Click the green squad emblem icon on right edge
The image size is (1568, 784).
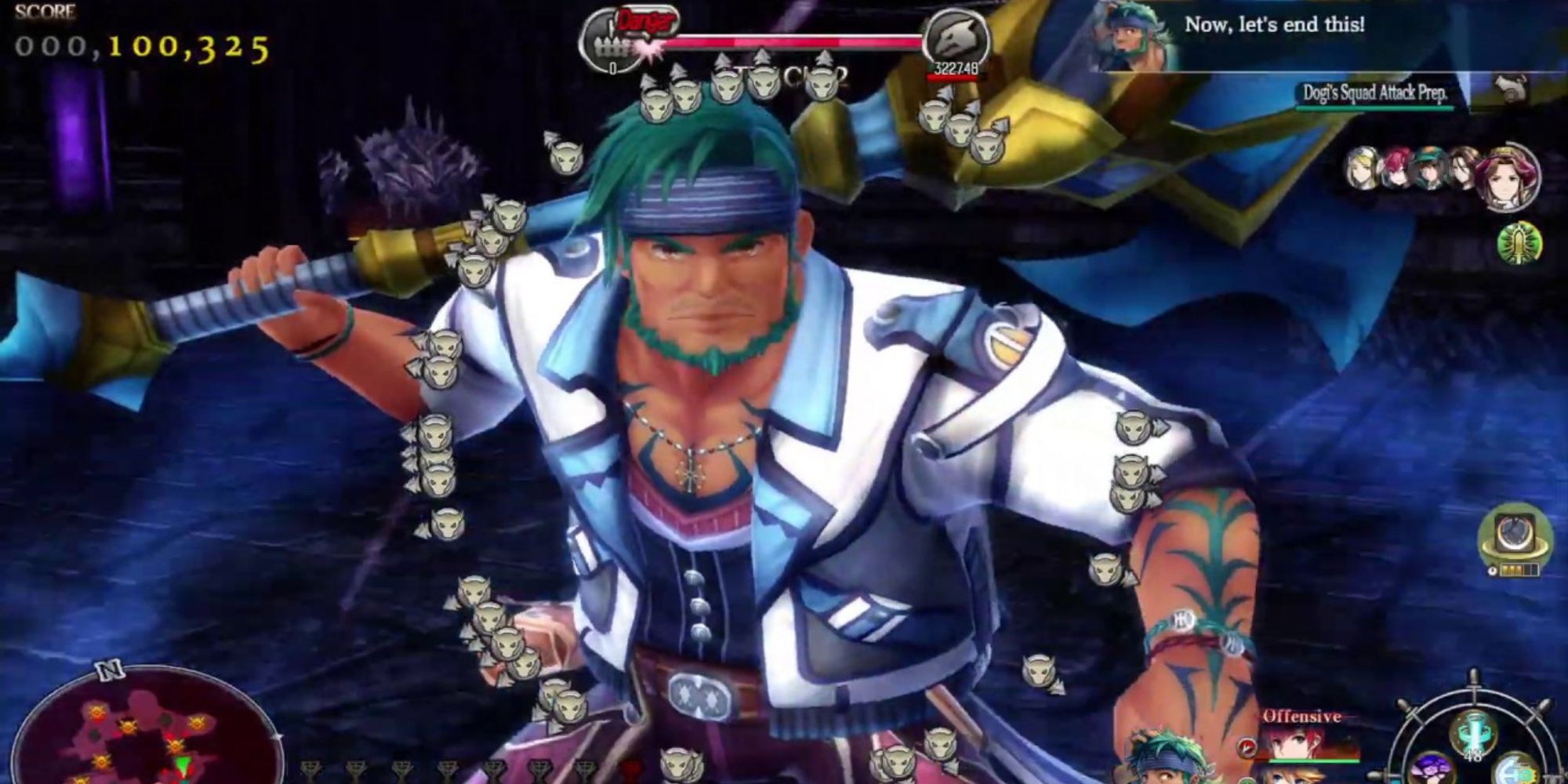click(x=1519, y=241)
